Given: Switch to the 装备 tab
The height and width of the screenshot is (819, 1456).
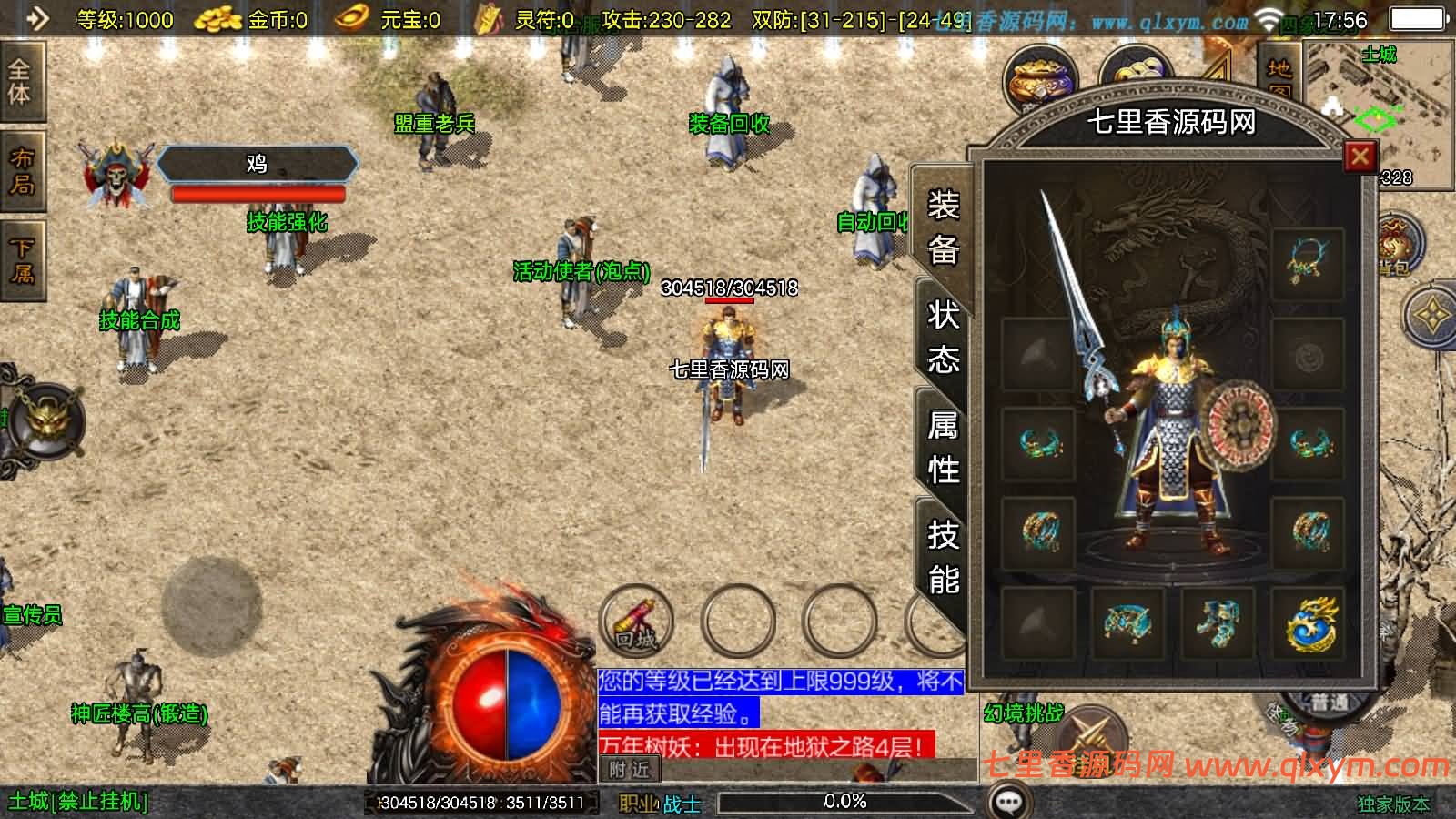Looking at the screenshot, I should point(944,227).
